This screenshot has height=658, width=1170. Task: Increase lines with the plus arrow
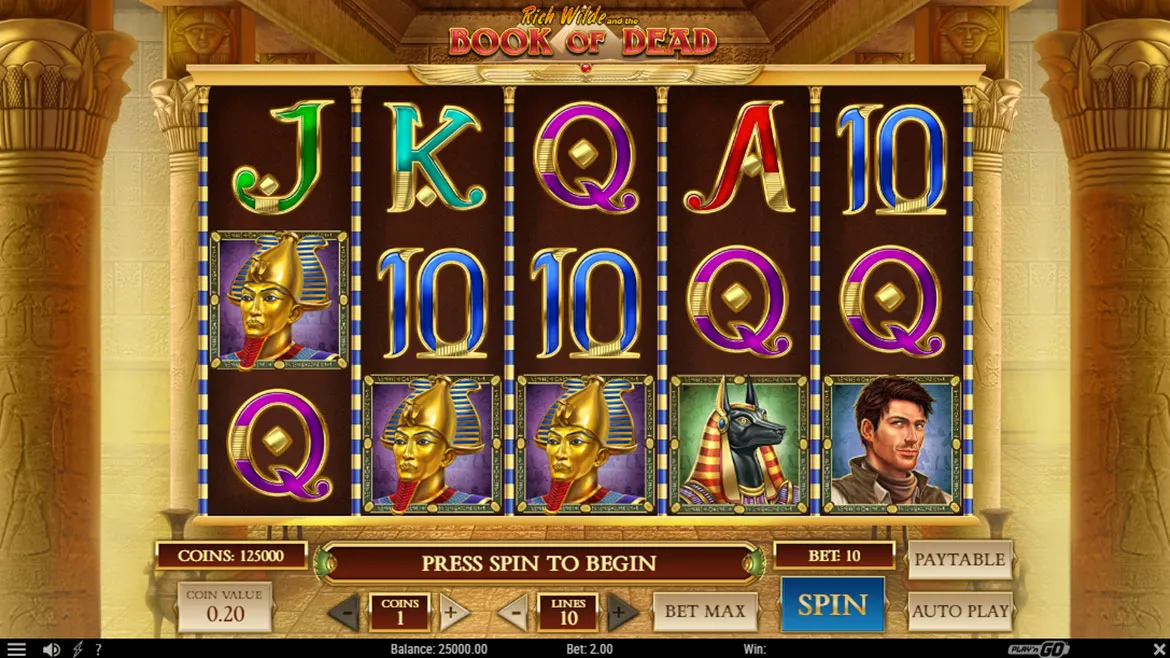pos(620,612)
